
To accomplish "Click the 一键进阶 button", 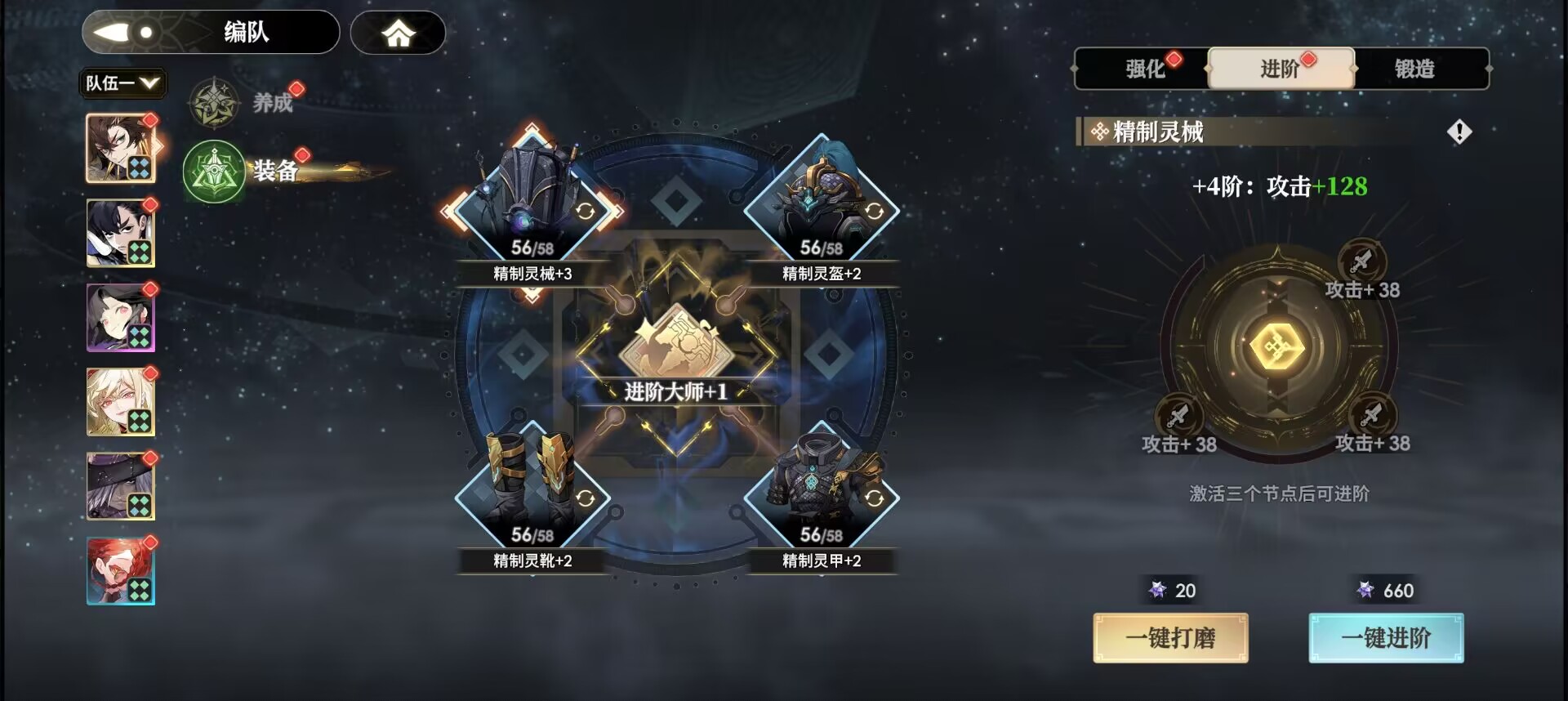I will 1386,638.
